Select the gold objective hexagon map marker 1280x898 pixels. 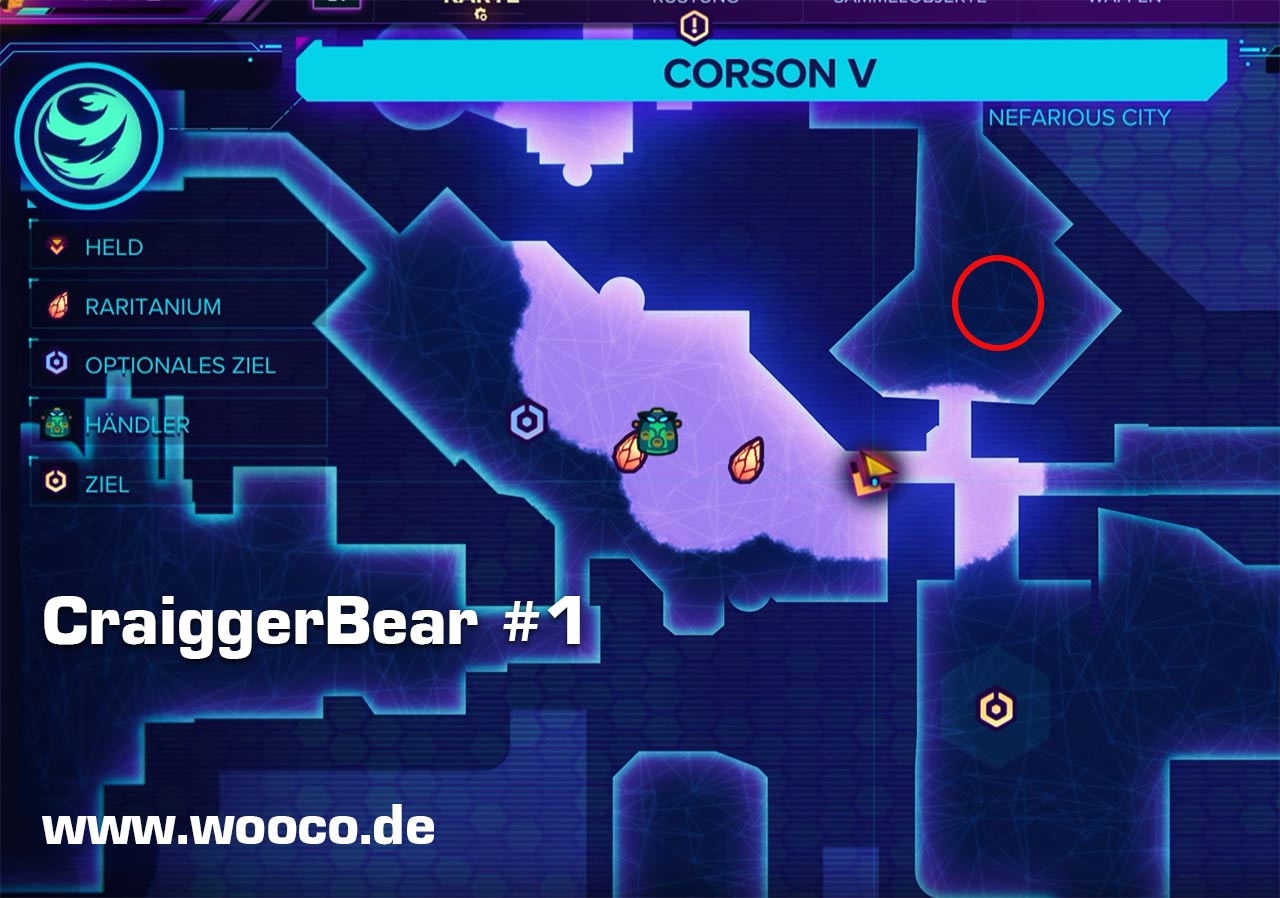coord(995,709)
